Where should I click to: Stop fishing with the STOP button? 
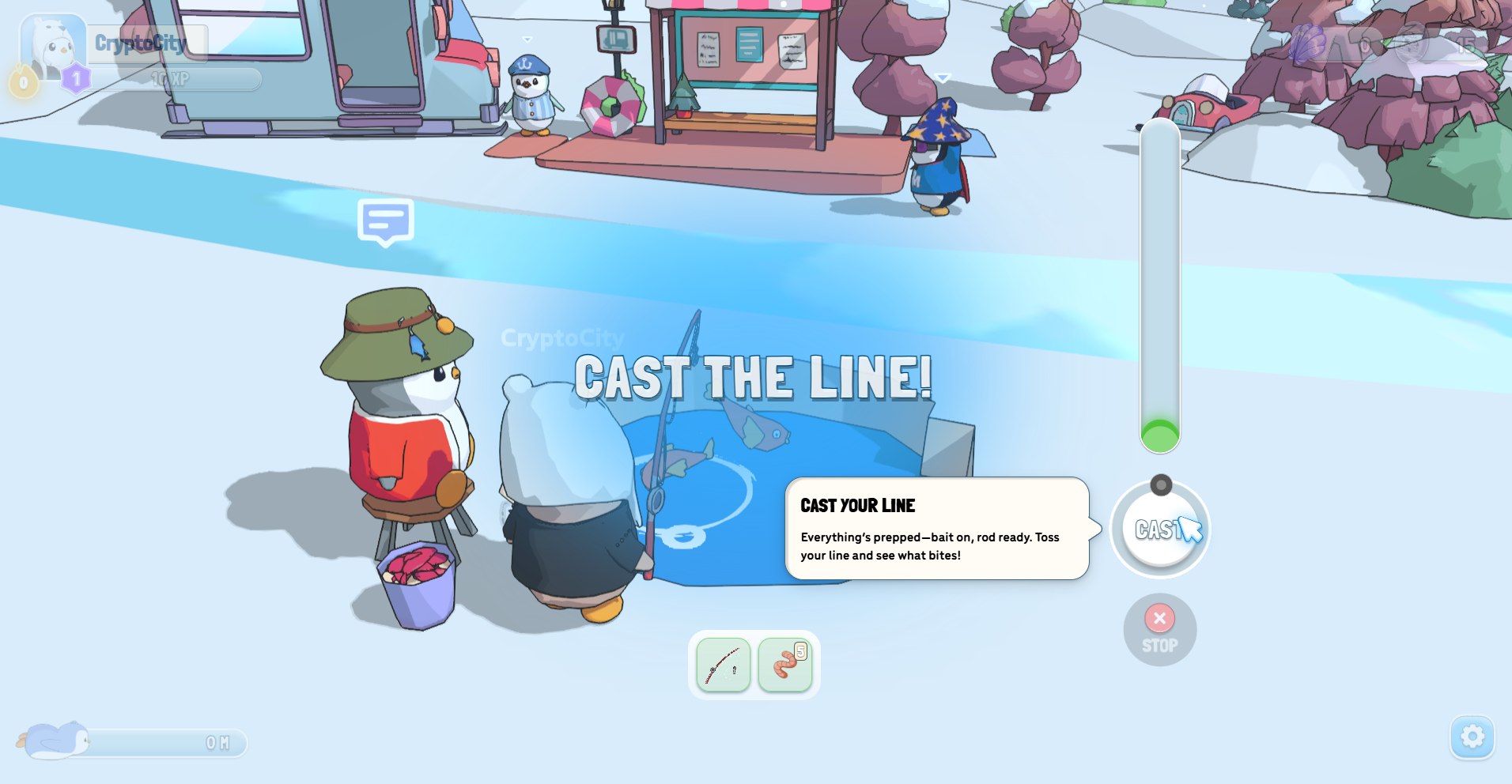1159,630
